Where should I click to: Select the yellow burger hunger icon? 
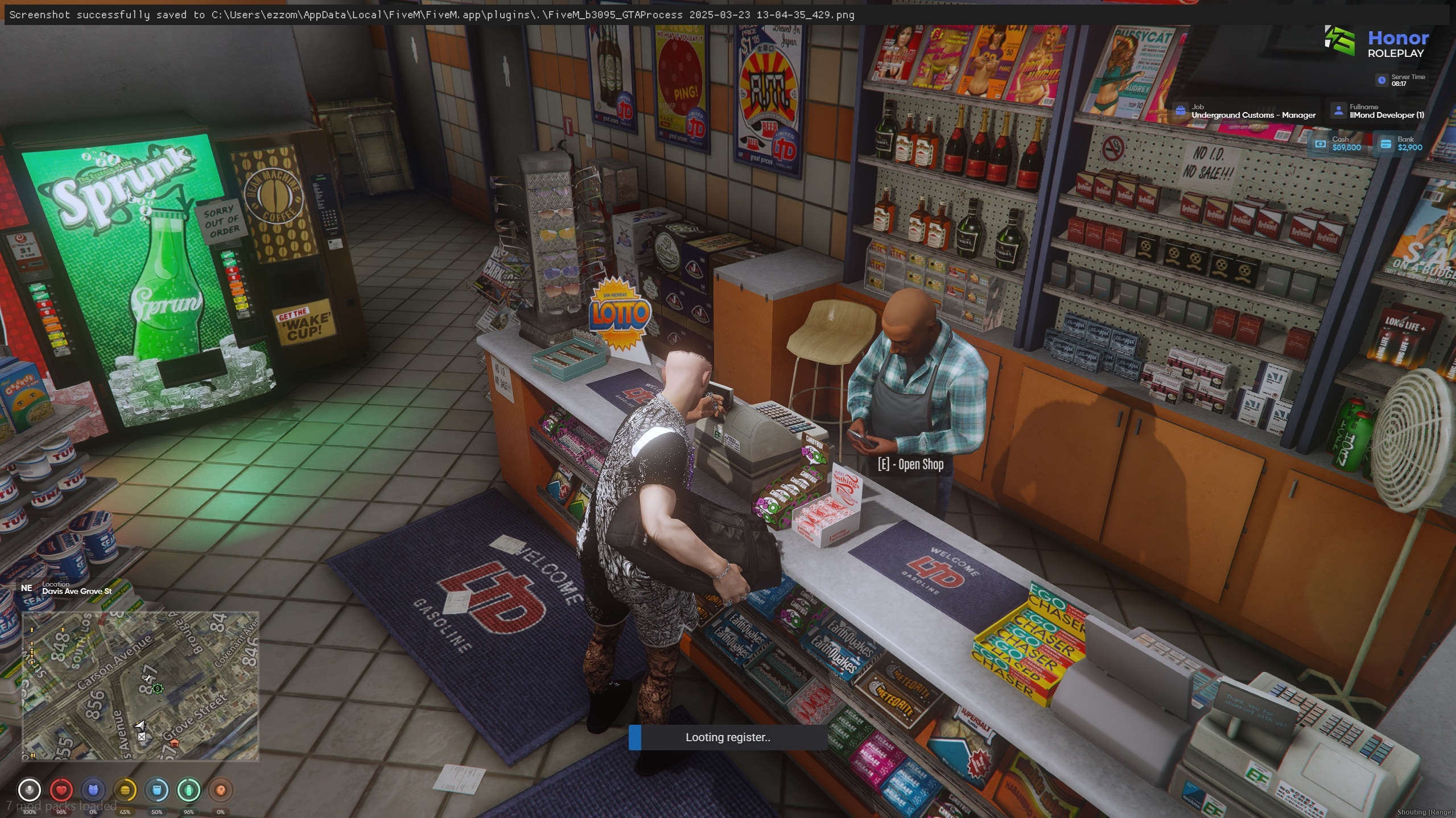(125, 790)
